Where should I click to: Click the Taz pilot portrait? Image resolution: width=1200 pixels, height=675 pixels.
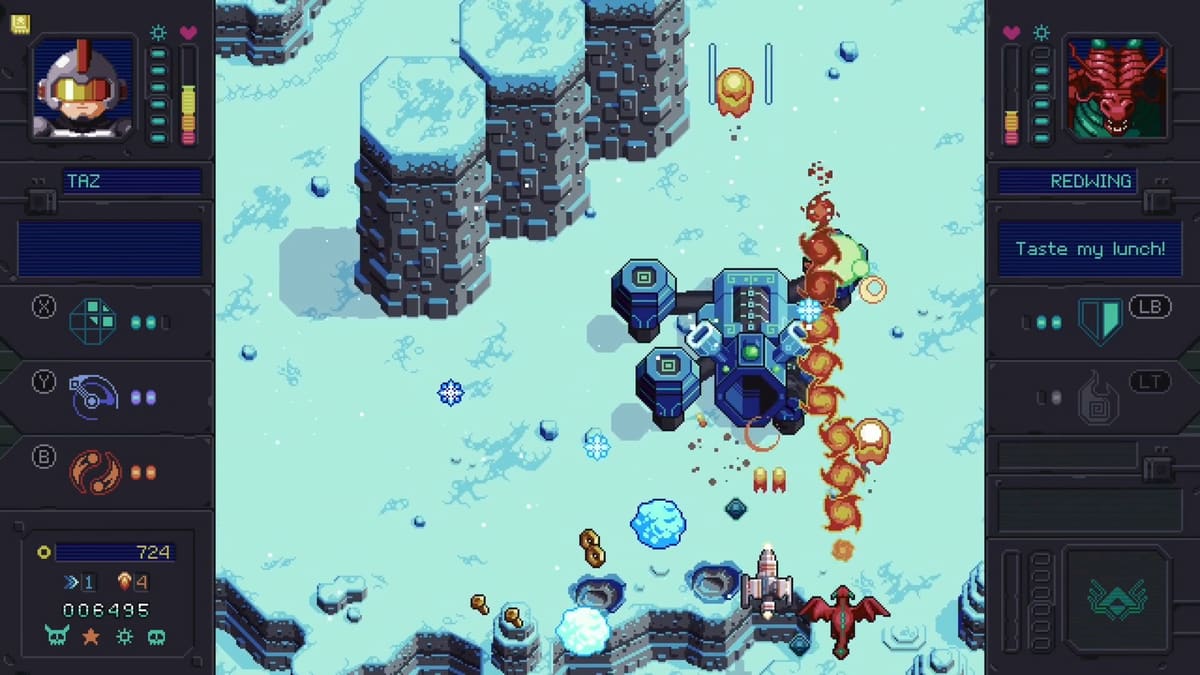click(x=84, y=87)
